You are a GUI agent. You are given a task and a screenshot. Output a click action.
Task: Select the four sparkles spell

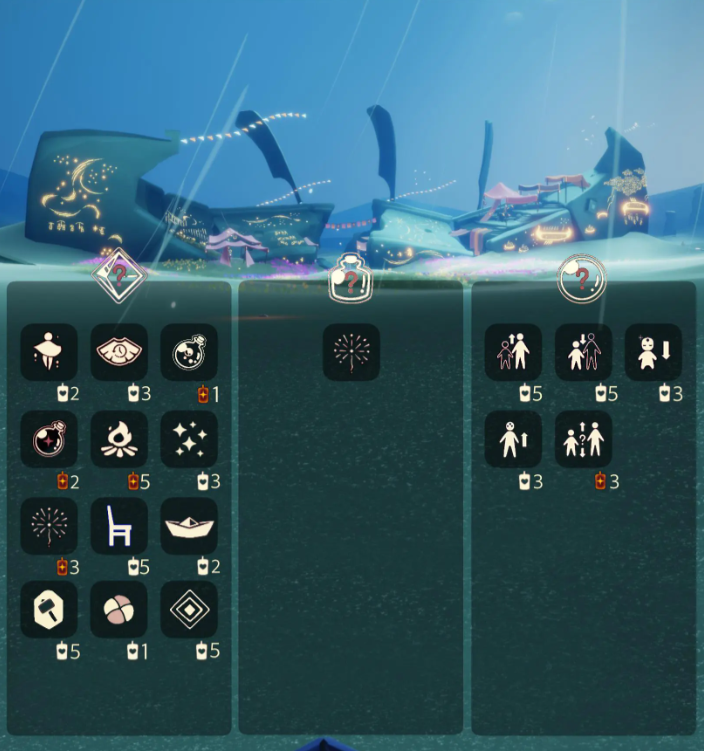pyautogui.click(x=189, y=439)
